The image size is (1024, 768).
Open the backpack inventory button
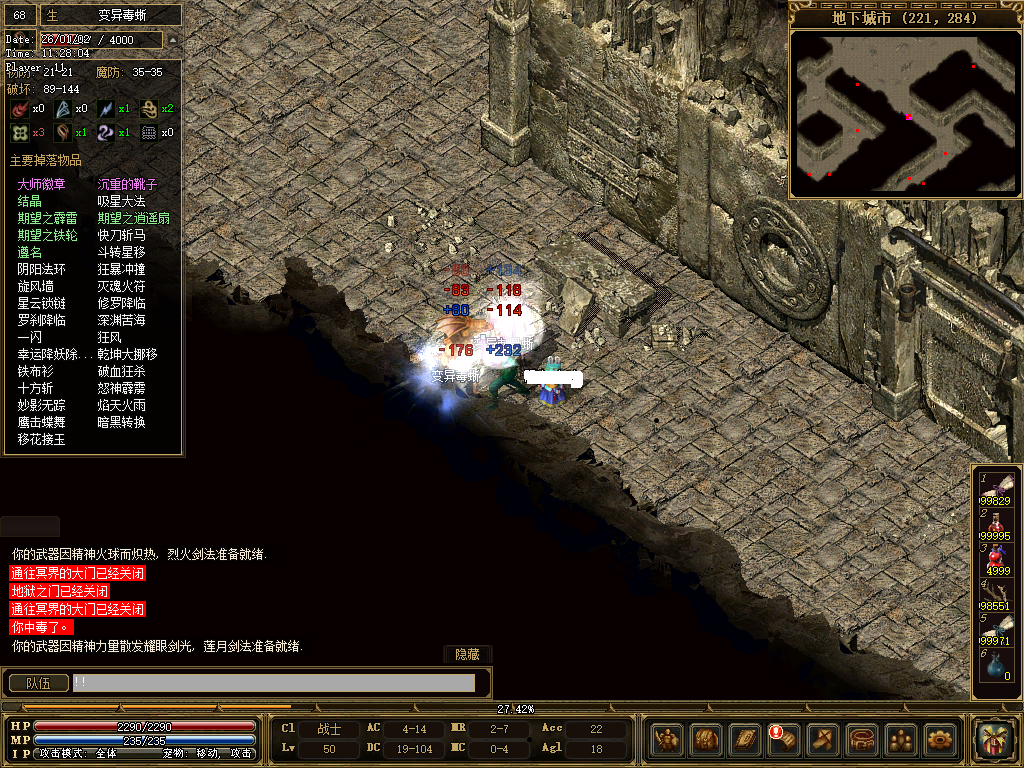coord(706,740)
